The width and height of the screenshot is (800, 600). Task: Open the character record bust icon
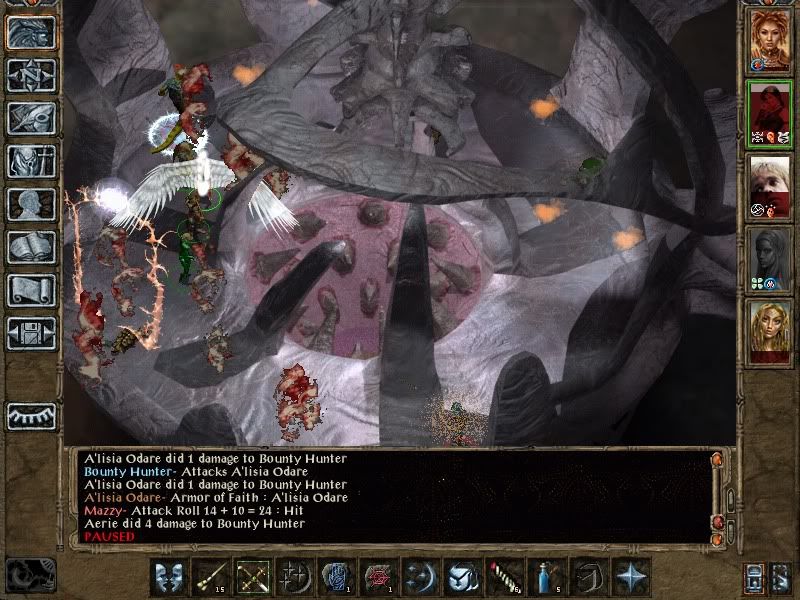pyautogui.click(x=31, y=204)
